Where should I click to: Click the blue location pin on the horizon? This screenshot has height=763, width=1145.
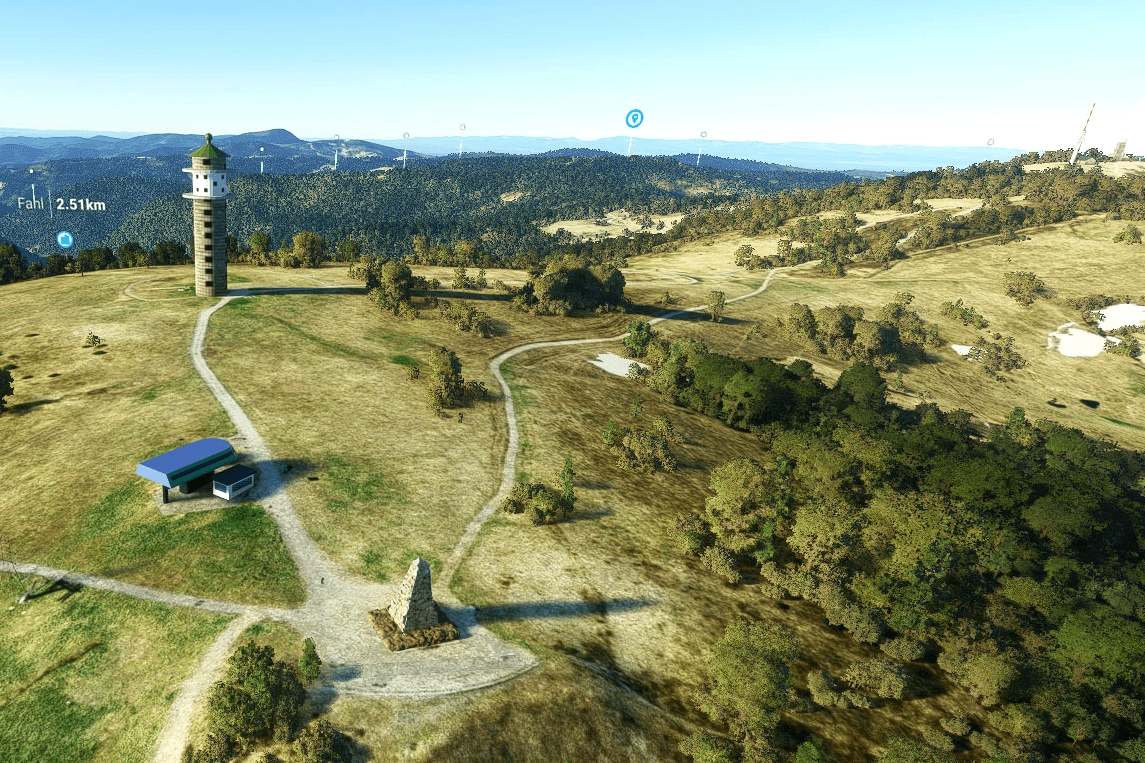(634, 119)
